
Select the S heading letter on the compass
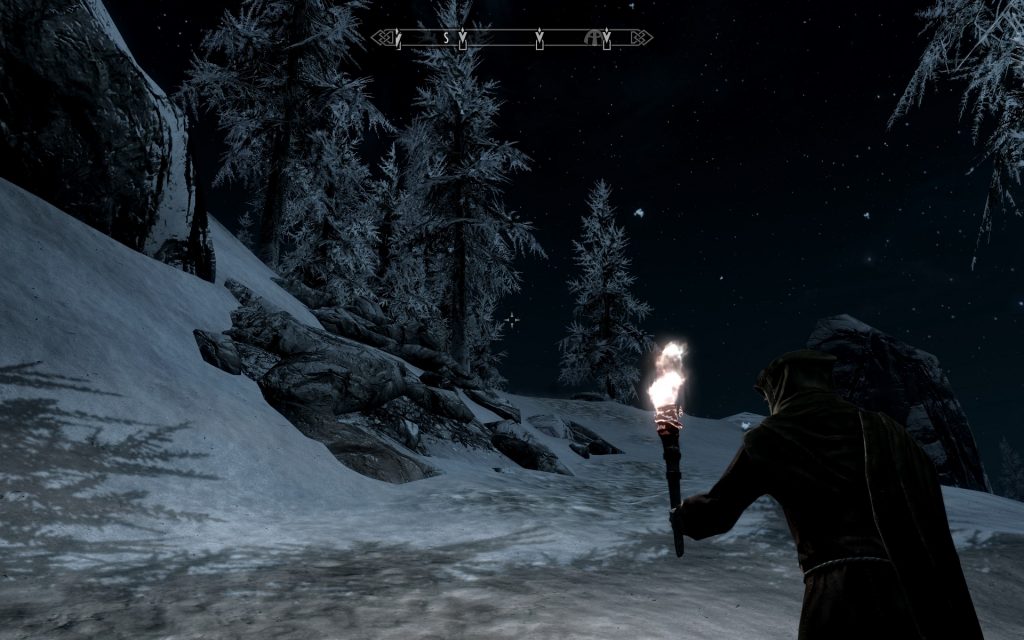pyautogui.click(x=447, y=38)
